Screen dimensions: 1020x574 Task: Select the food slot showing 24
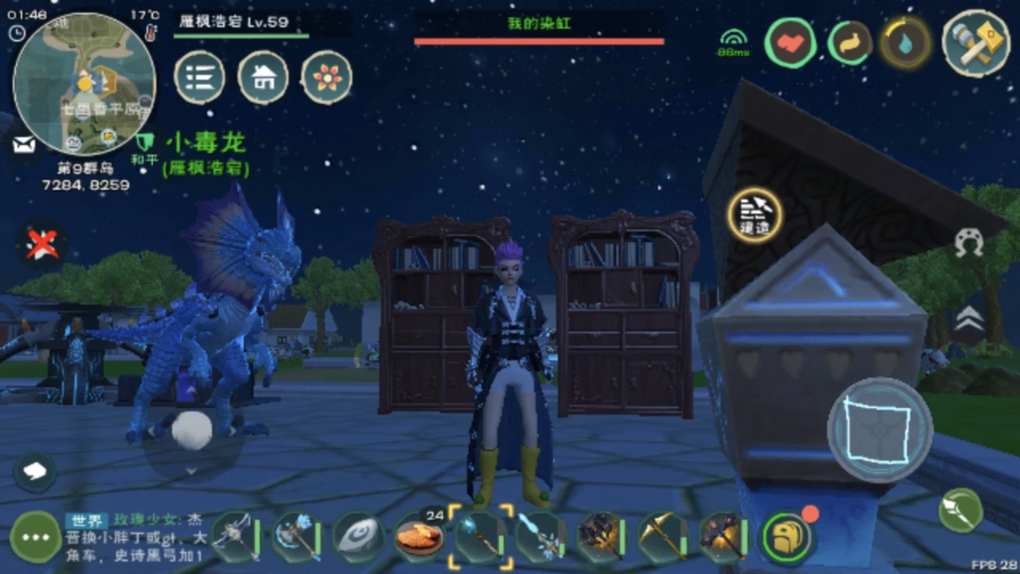click(x=420, y=538)
